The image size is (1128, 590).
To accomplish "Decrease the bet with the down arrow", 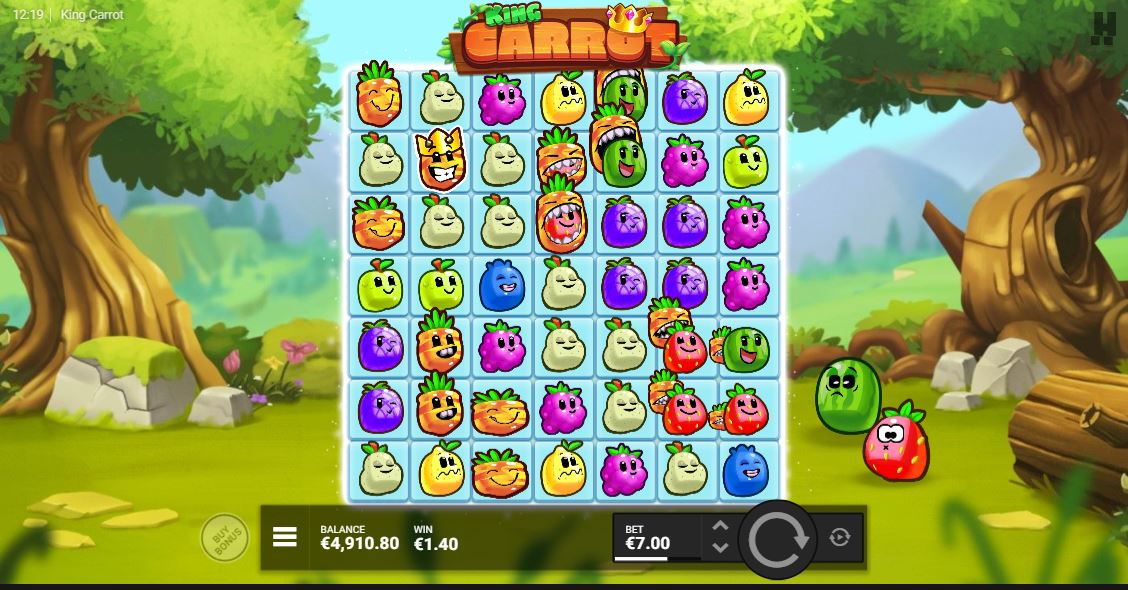I will tap(720, 548).
